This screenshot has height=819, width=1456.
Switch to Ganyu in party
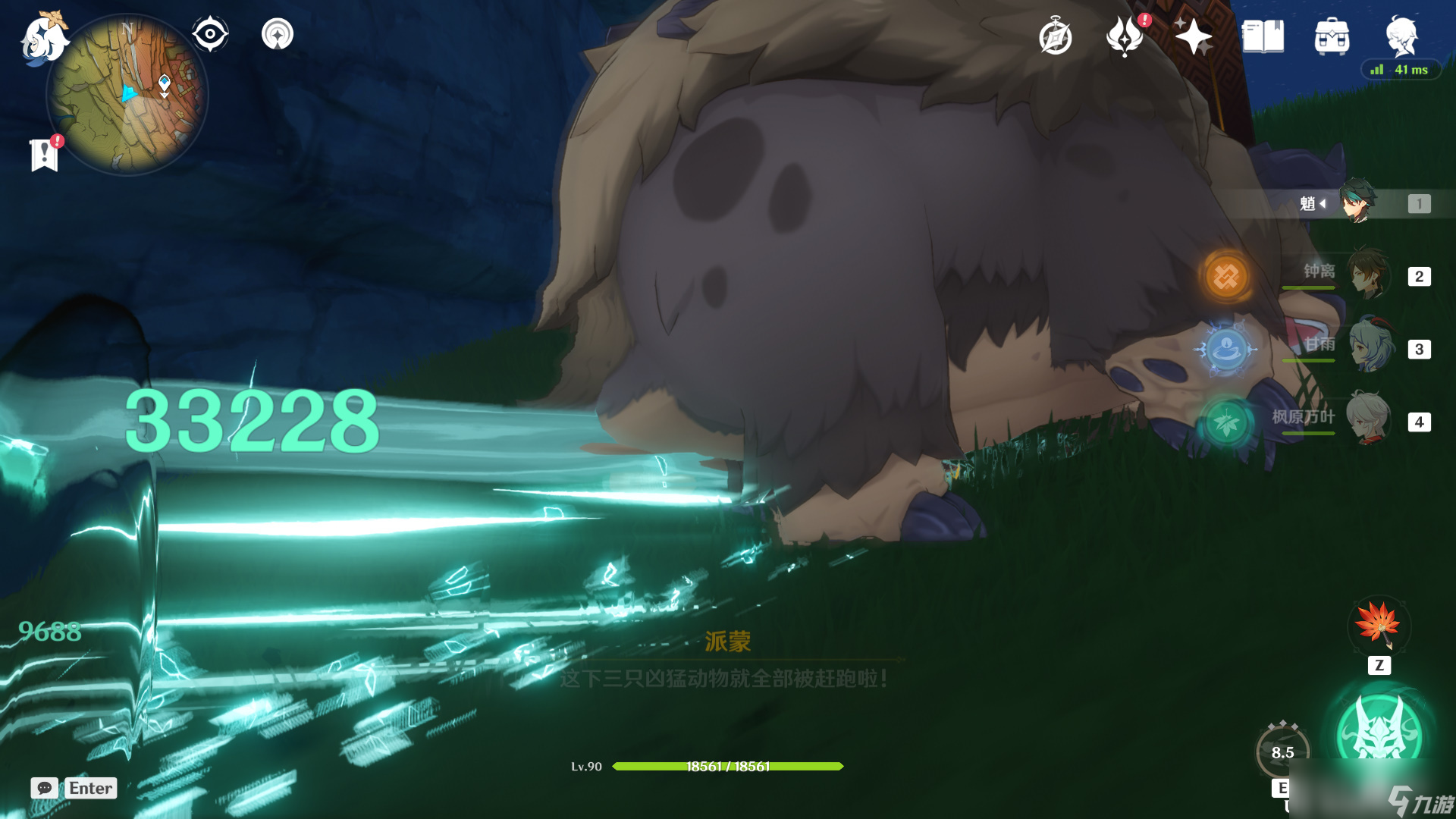[x=1370, y=347]
